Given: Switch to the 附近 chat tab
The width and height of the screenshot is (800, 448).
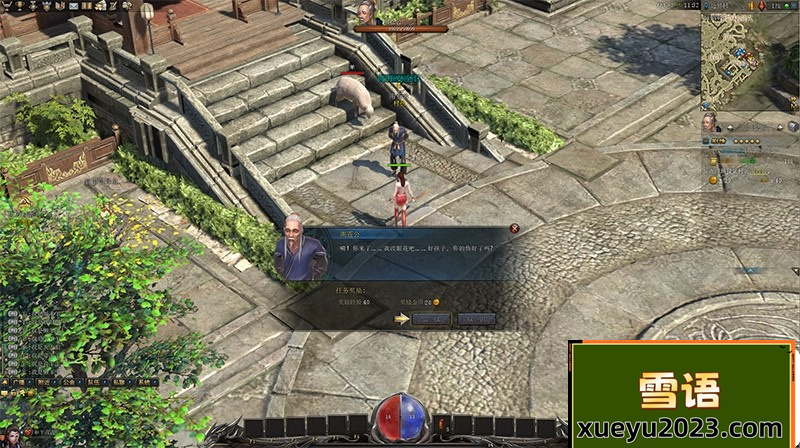Looking at the screenshot, I should tap(43, 381).
